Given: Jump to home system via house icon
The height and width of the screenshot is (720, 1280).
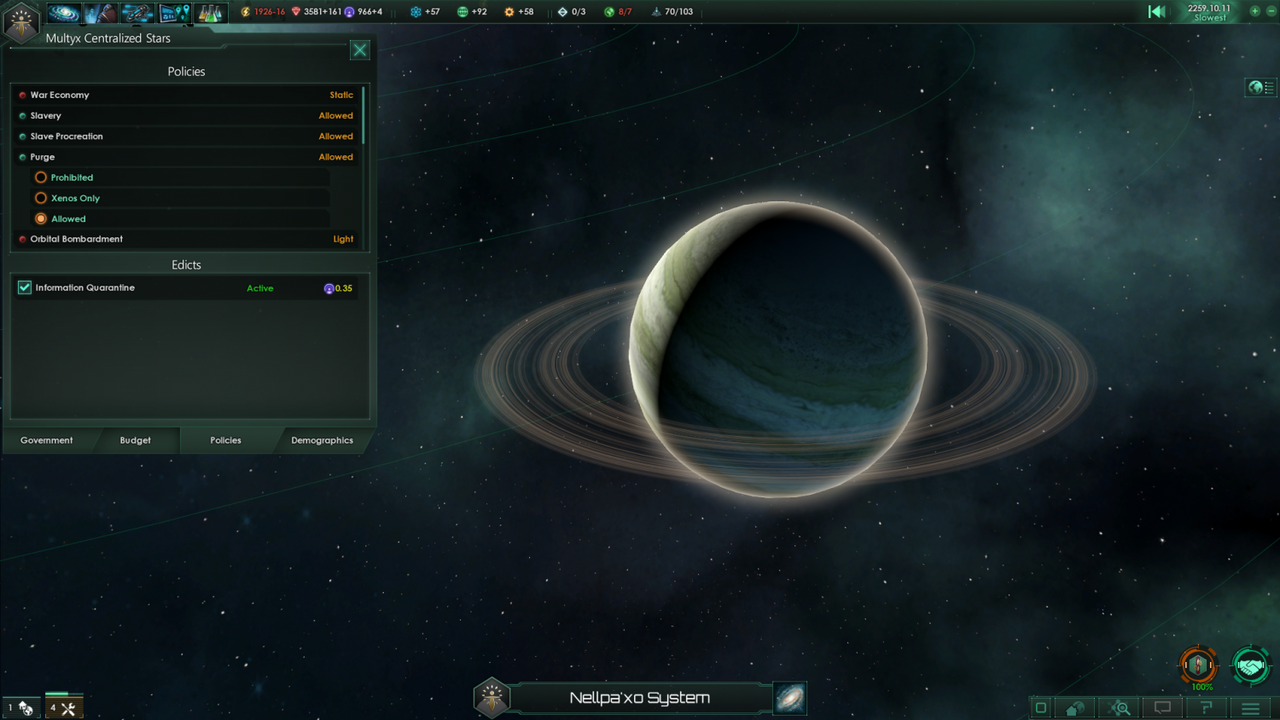Looking at the screenshot, I should [x=1075, y=707].
